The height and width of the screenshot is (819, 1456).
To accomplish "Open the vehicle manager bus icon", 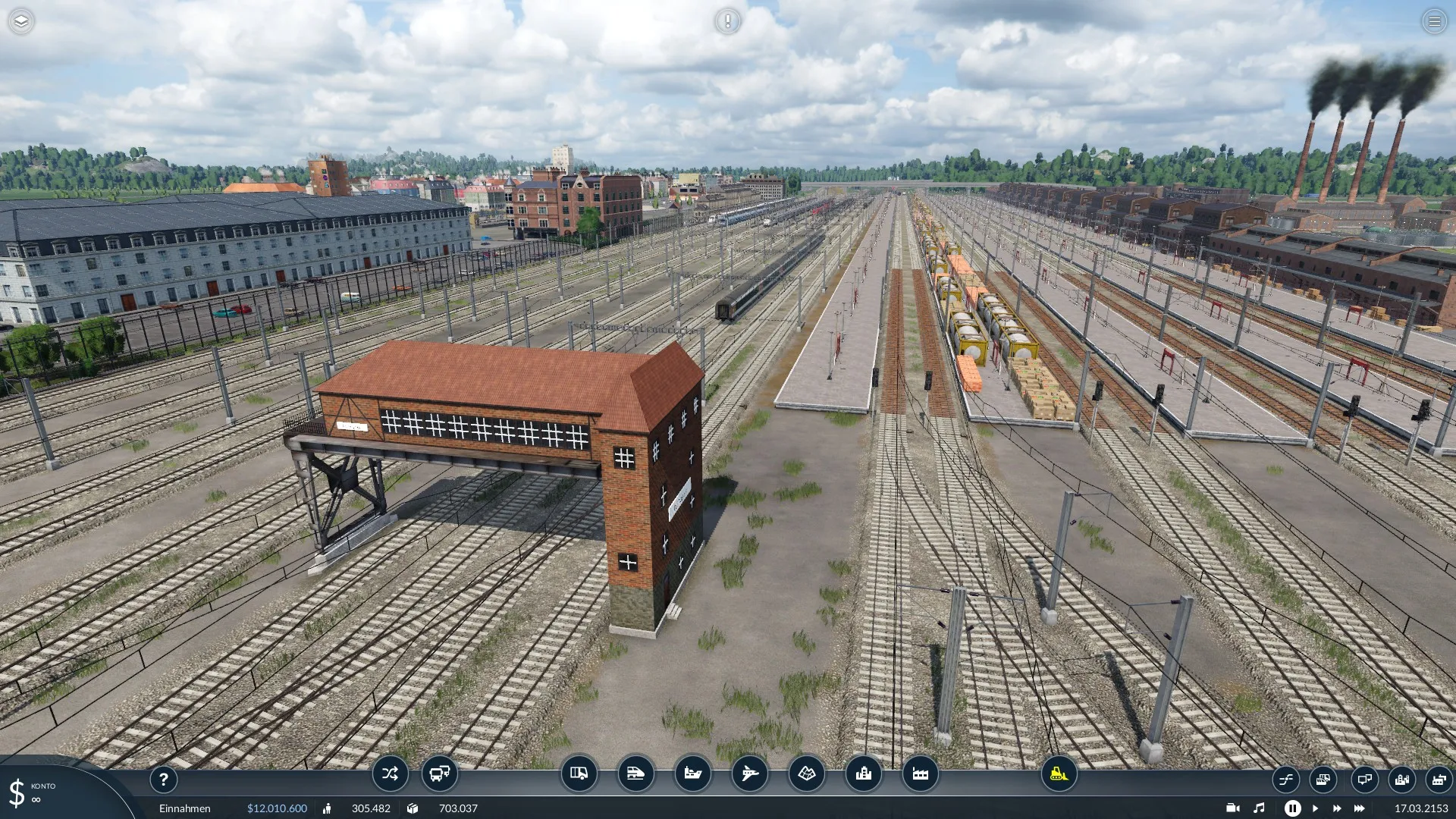I will [440, 773].
